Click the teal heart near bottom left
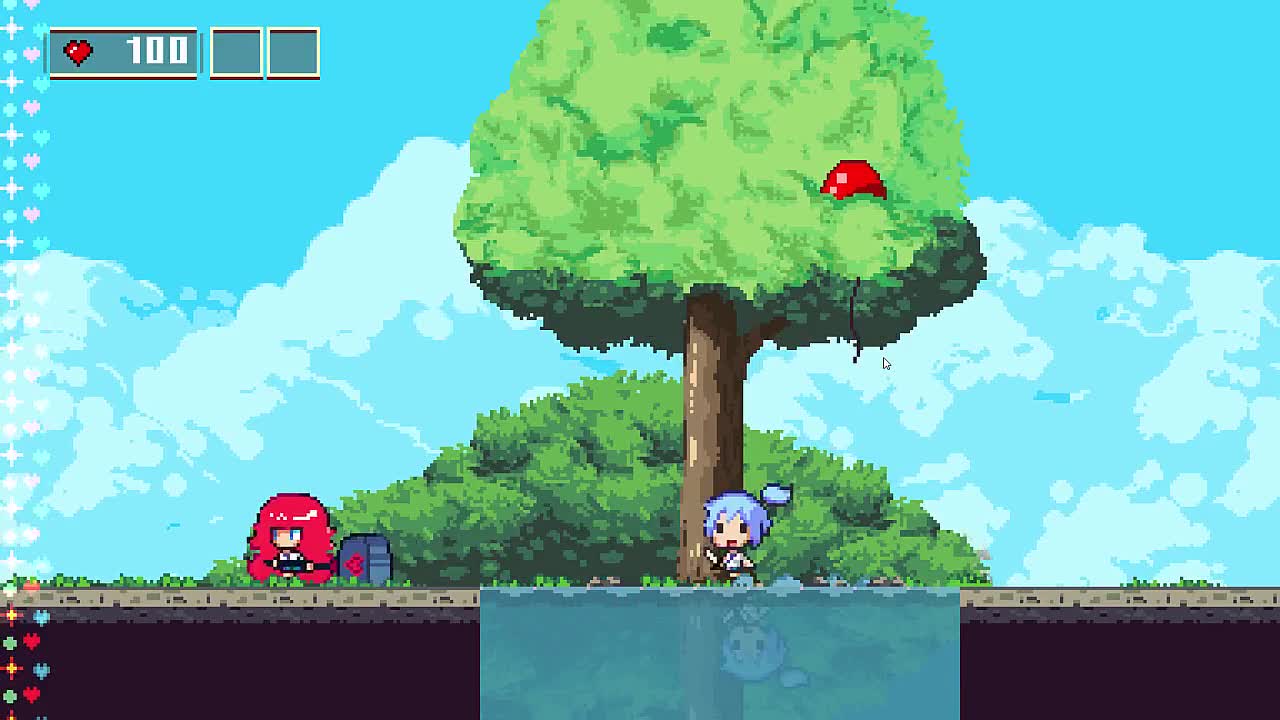The width and height of the screenshot is (1280, 720). point(41,615)
